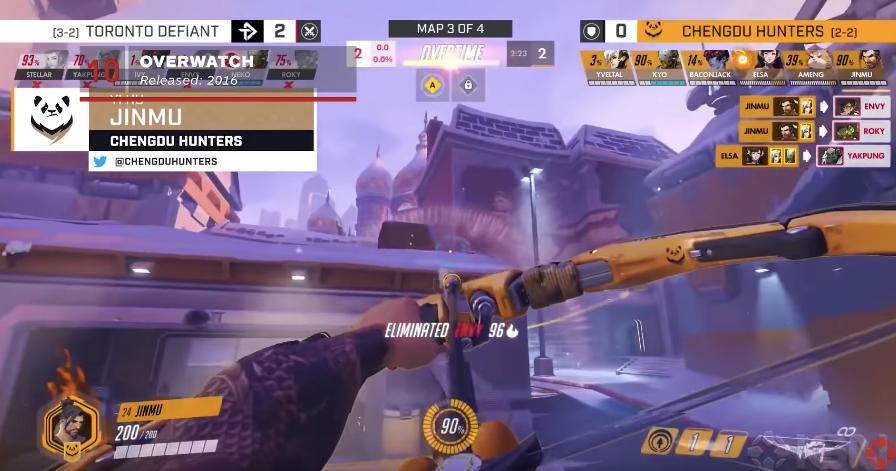Click the Toronto Defiant attack swords icon

click(310, 31)
